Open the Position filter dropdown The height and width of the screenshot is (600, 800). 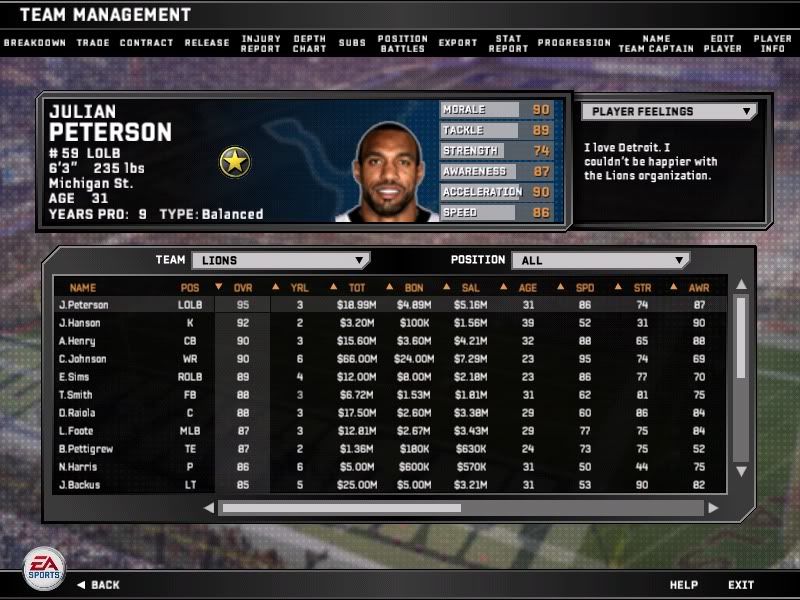pyautogui.click(x=600, y=260)
